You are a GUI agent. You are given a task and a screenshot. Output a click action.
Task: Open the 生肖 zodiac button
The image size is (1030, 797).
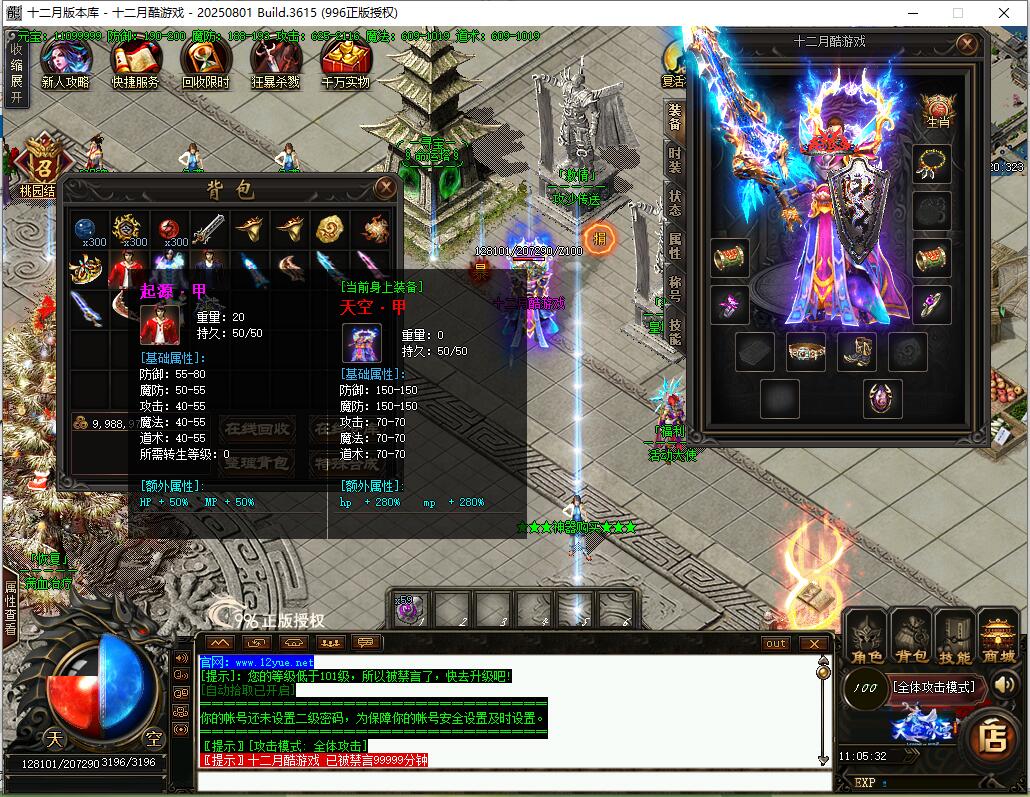pyautogui.click(x=937, y=111)
